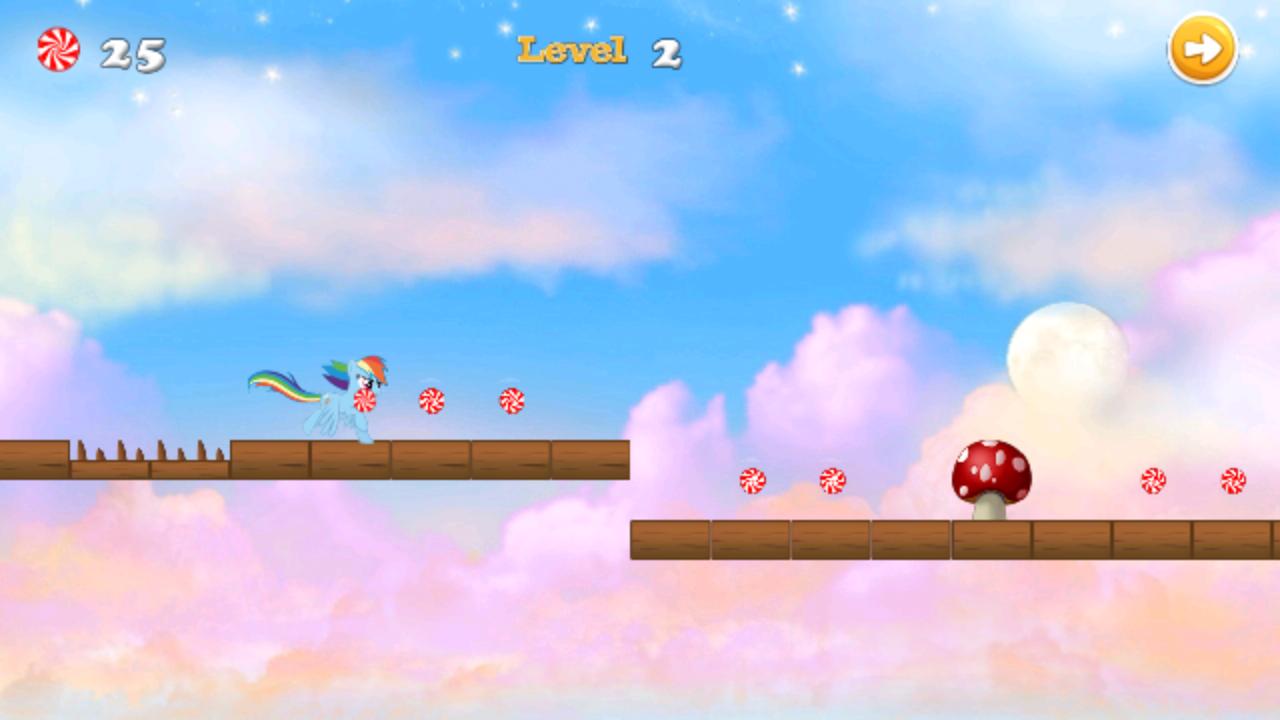Tap the candy left of the mushroom
The image size is (1280, 720).
[x=831, y=480]
